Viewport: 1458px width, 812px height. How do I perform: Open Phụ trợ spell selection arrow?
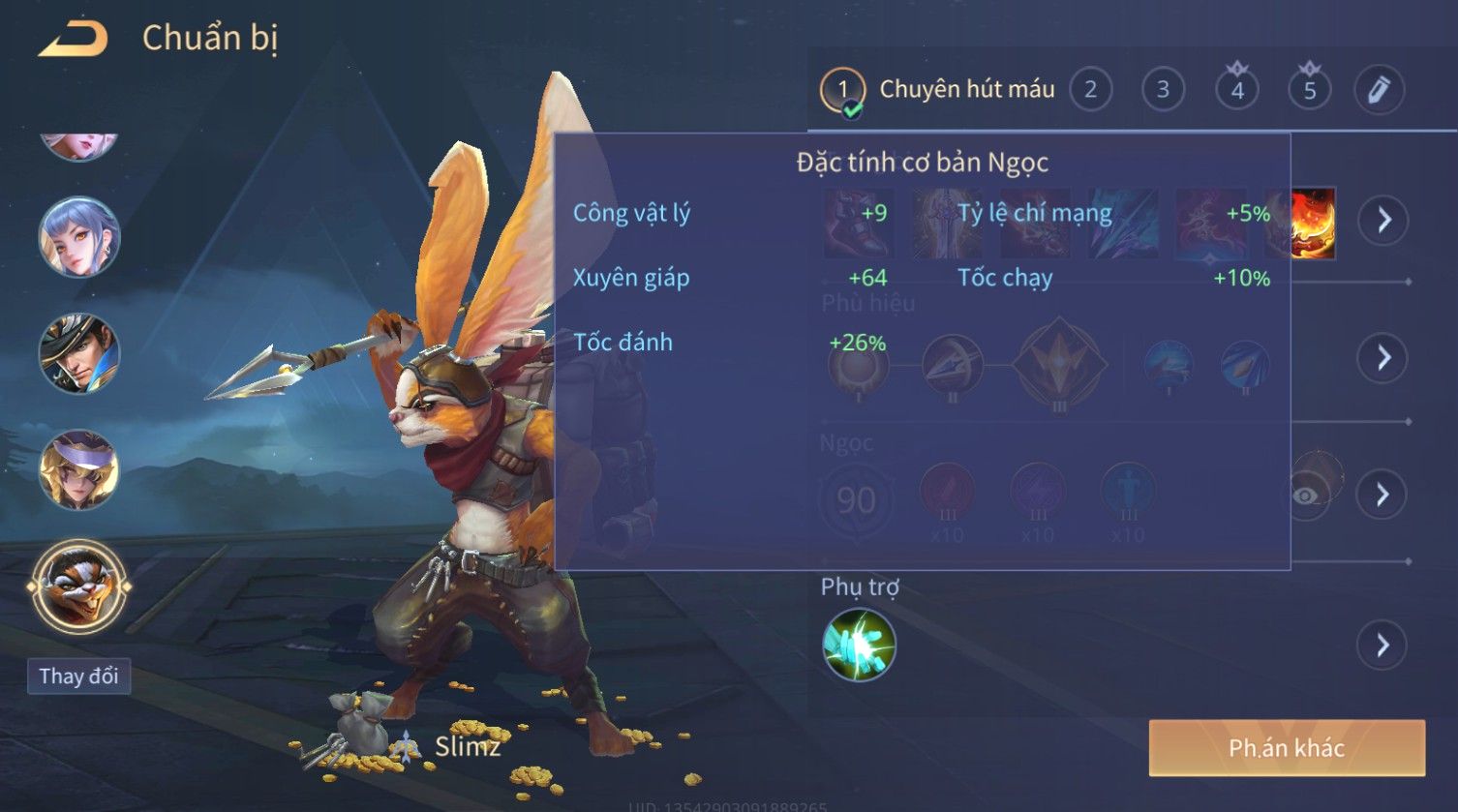(1382, 645)
